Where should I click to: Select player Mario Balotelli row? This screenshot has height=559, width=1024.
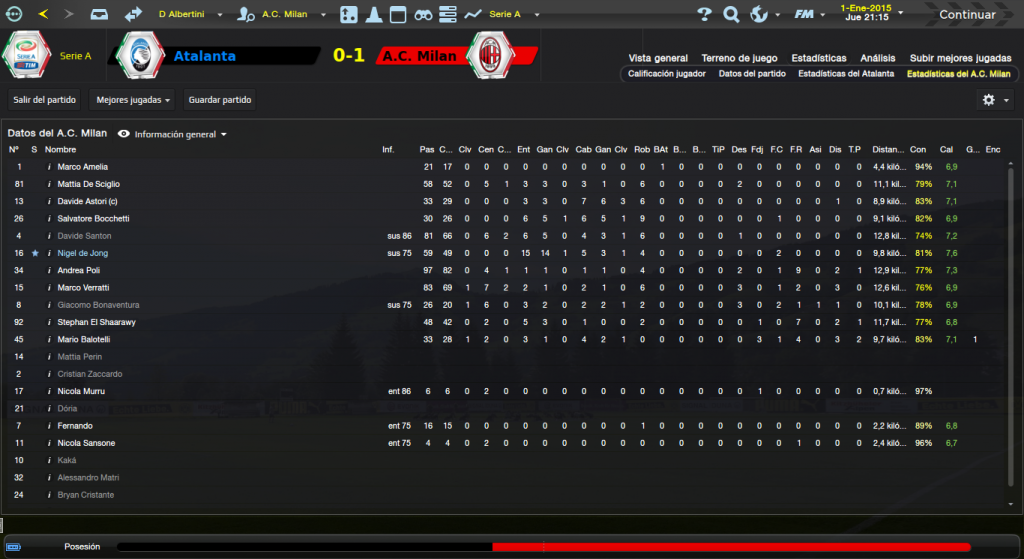point(85,339)
